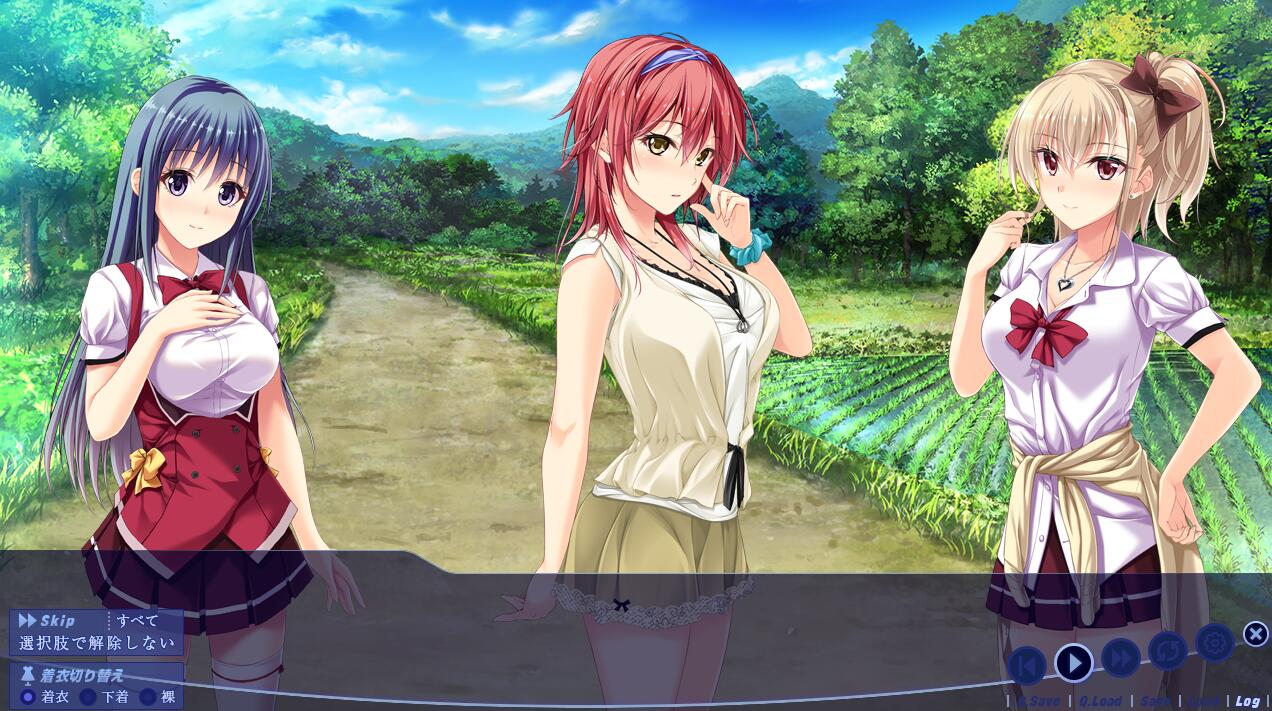Choose the 下着 outfit radio button

coord(88,697)
